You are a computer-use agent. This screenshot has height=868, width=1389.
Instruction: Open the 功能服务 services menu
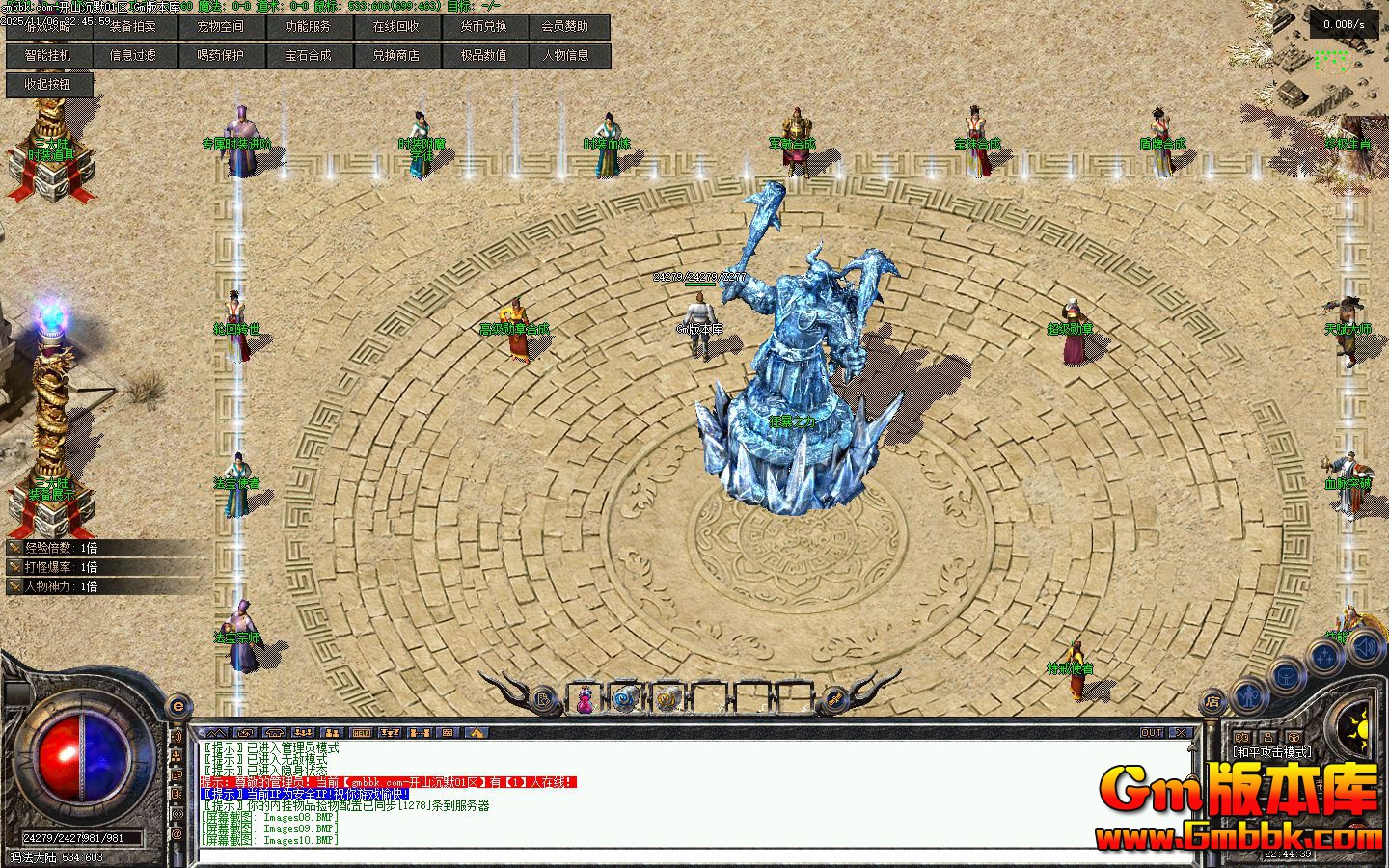pos(309,27)
